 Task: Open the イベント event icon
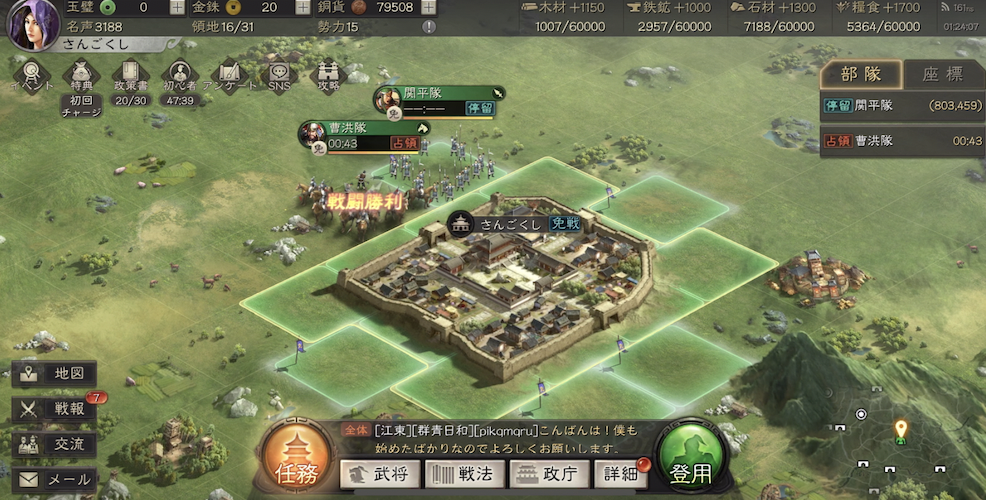click(x=32, y=76)
